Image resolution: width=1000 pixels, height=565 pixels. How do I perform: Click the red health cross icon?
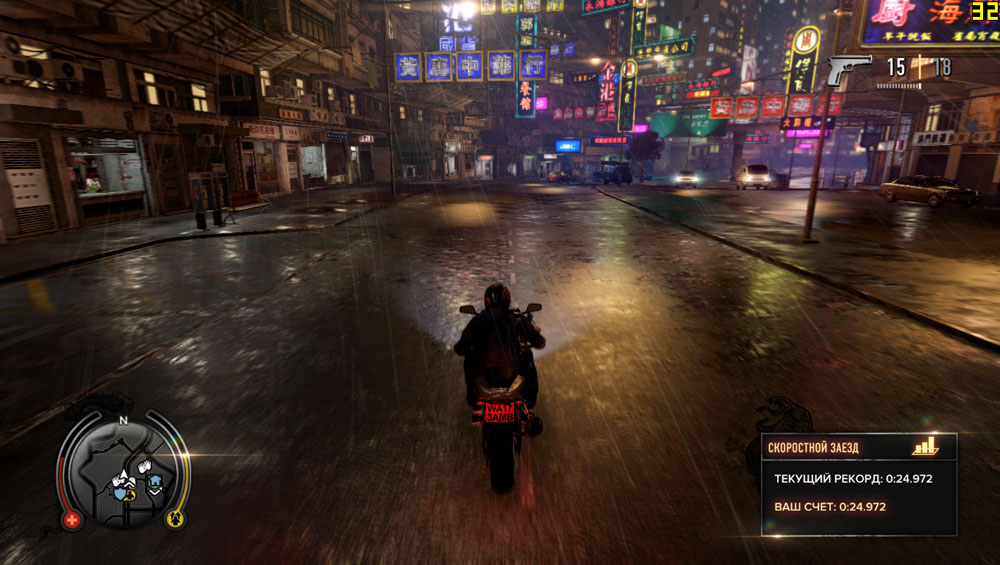click(x=72, y=520)
